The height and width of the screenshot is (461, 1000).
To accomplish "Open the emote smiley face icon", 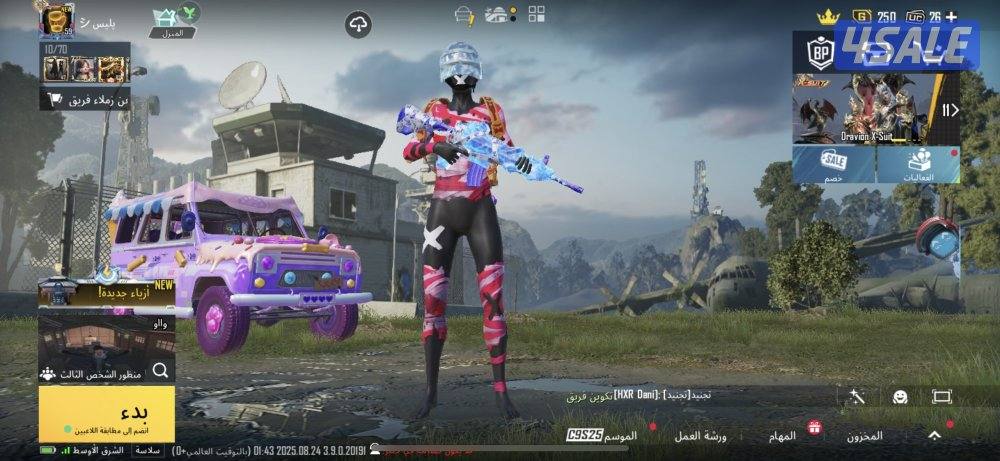I will point(900,397).
